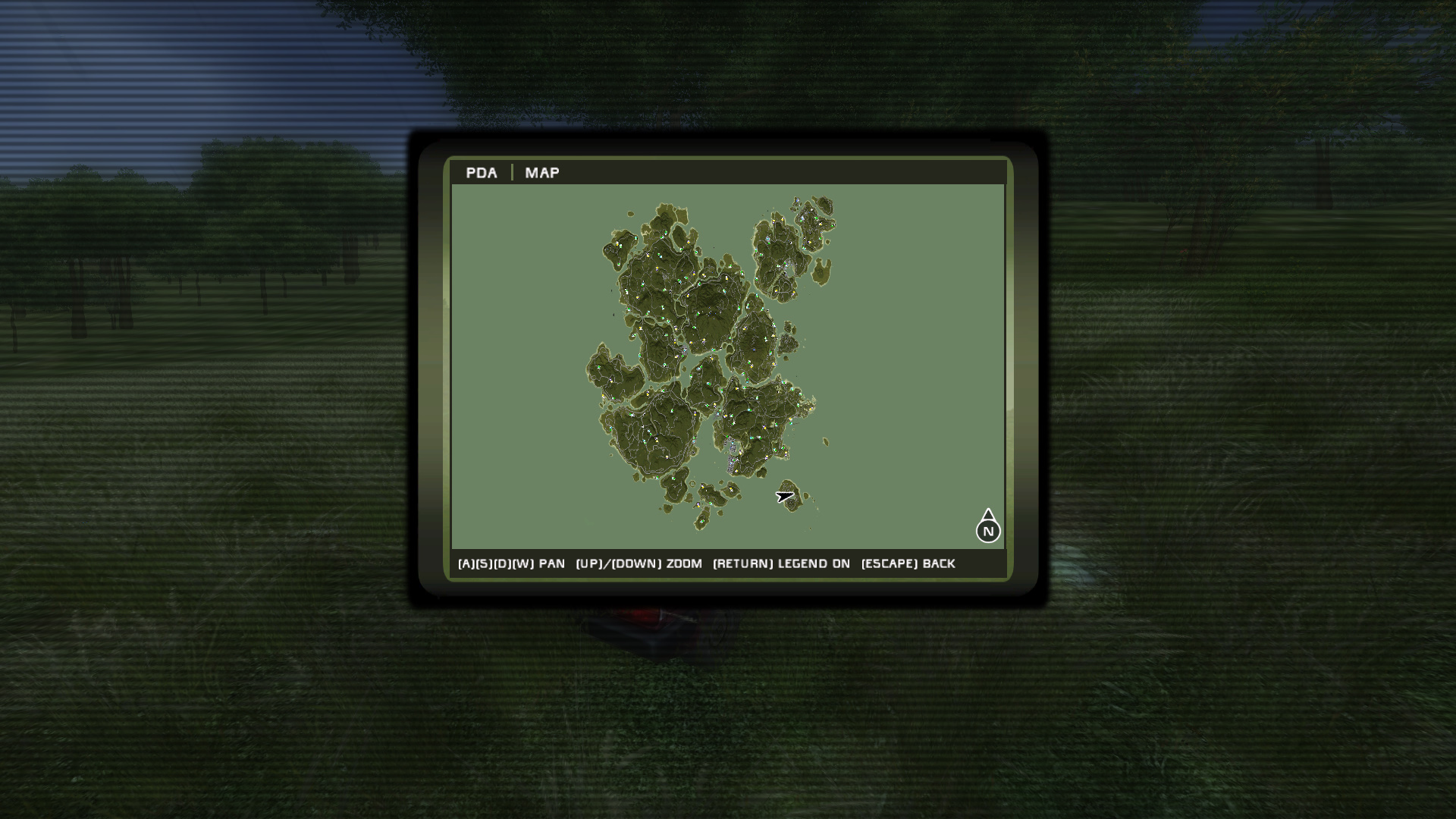Switch to the PDA tab
This screenshot has width=1456, height=819.
(482, 173)
